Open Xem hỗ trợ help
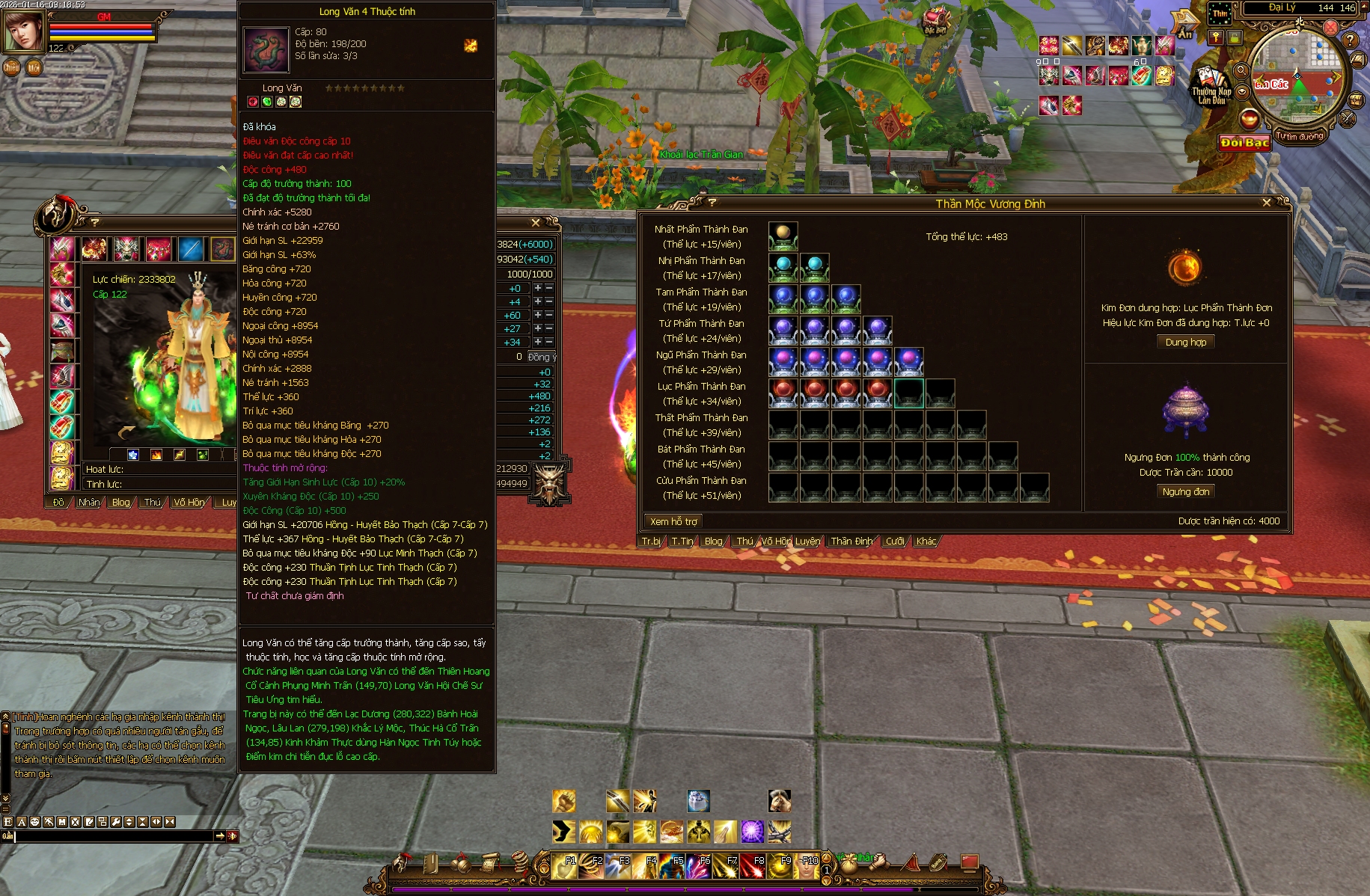1370x896 pixels. [x=673, y=521]
